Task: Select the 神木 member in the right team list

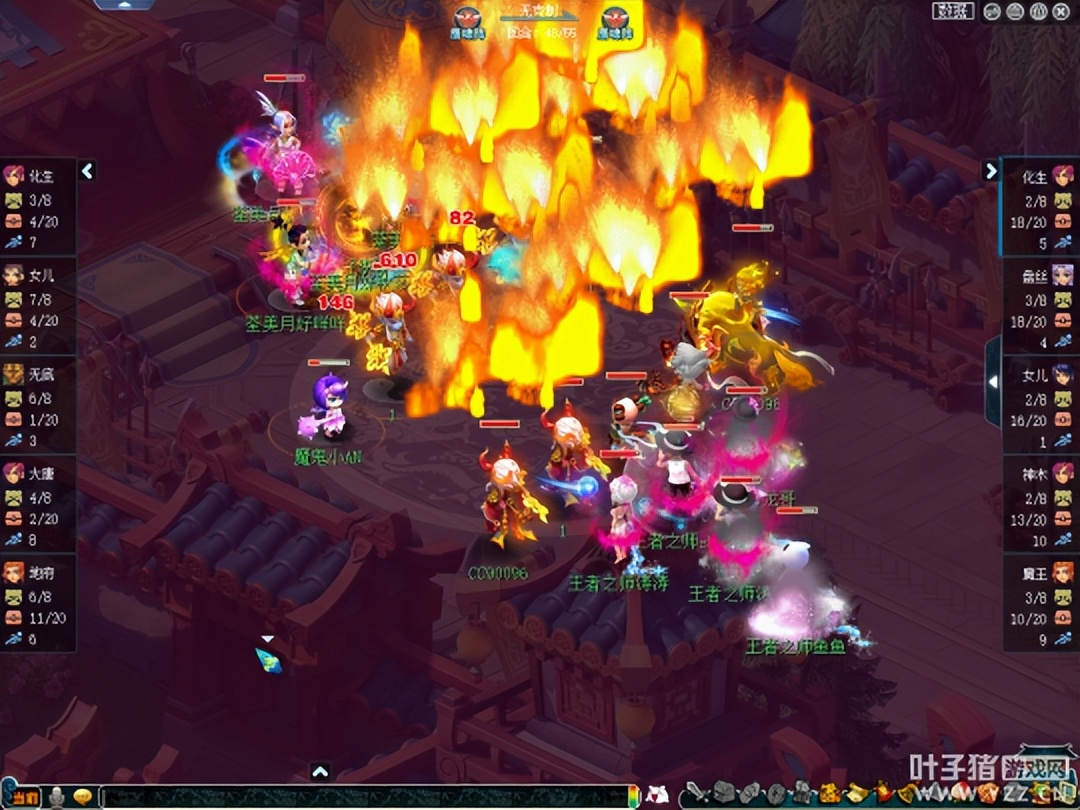Action: [x=1042, y=502]
